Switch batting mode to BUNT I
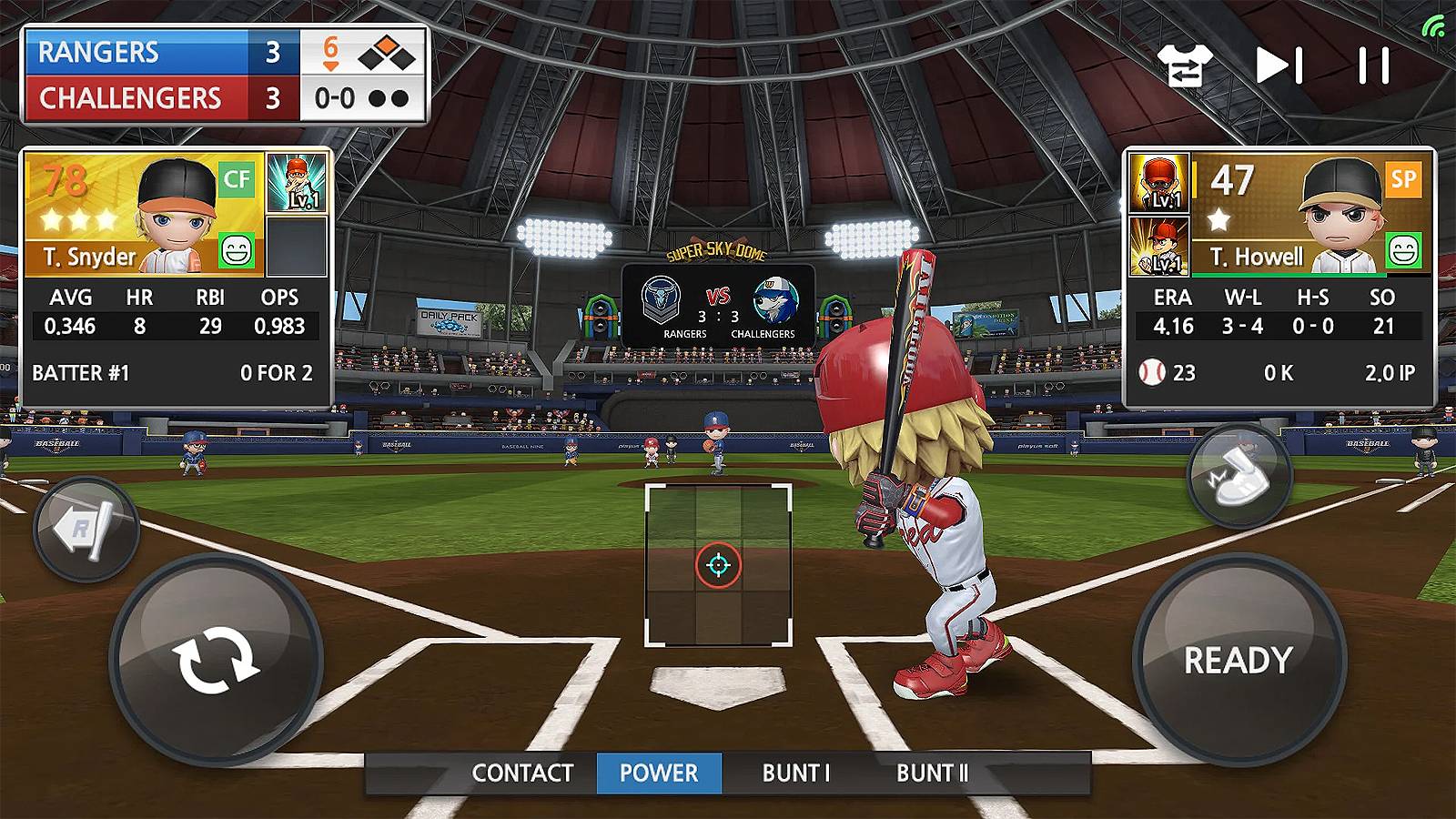 [795, 773]
